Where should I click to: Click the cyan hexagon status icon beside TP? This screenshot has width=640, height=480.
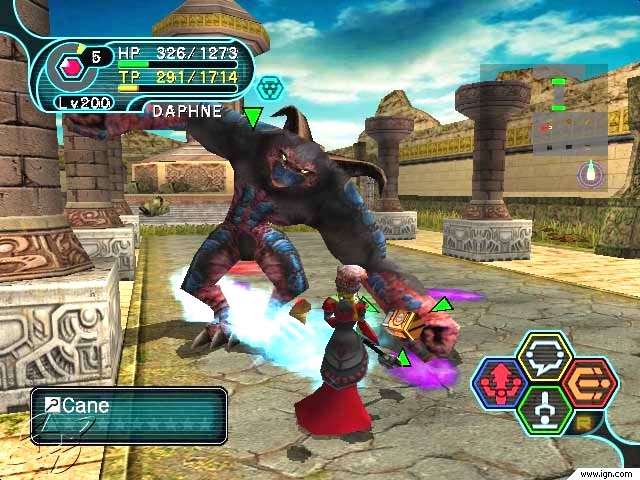(269, 87)
